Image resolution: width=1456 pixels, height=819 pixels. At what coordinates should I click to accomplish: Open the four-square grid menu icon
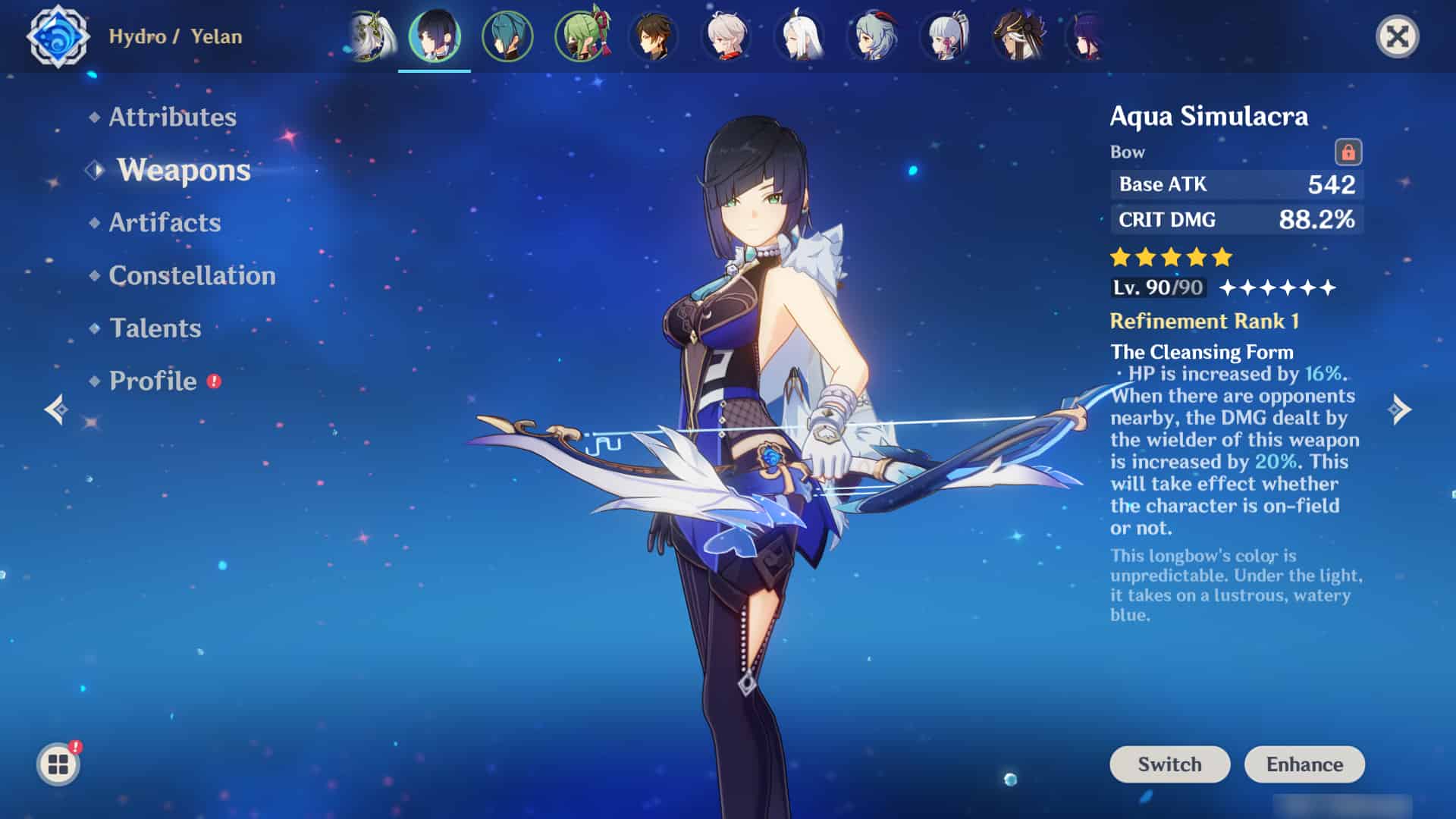pyautogui.click(x=58, y=764)
